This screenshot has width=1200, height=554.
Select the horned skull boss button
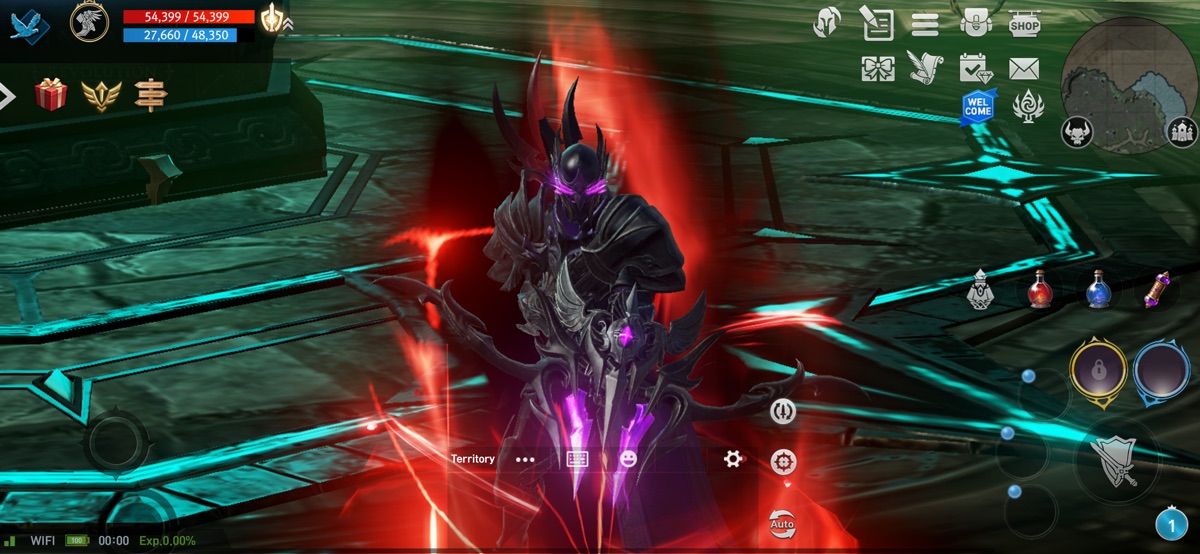point(1078,132)
